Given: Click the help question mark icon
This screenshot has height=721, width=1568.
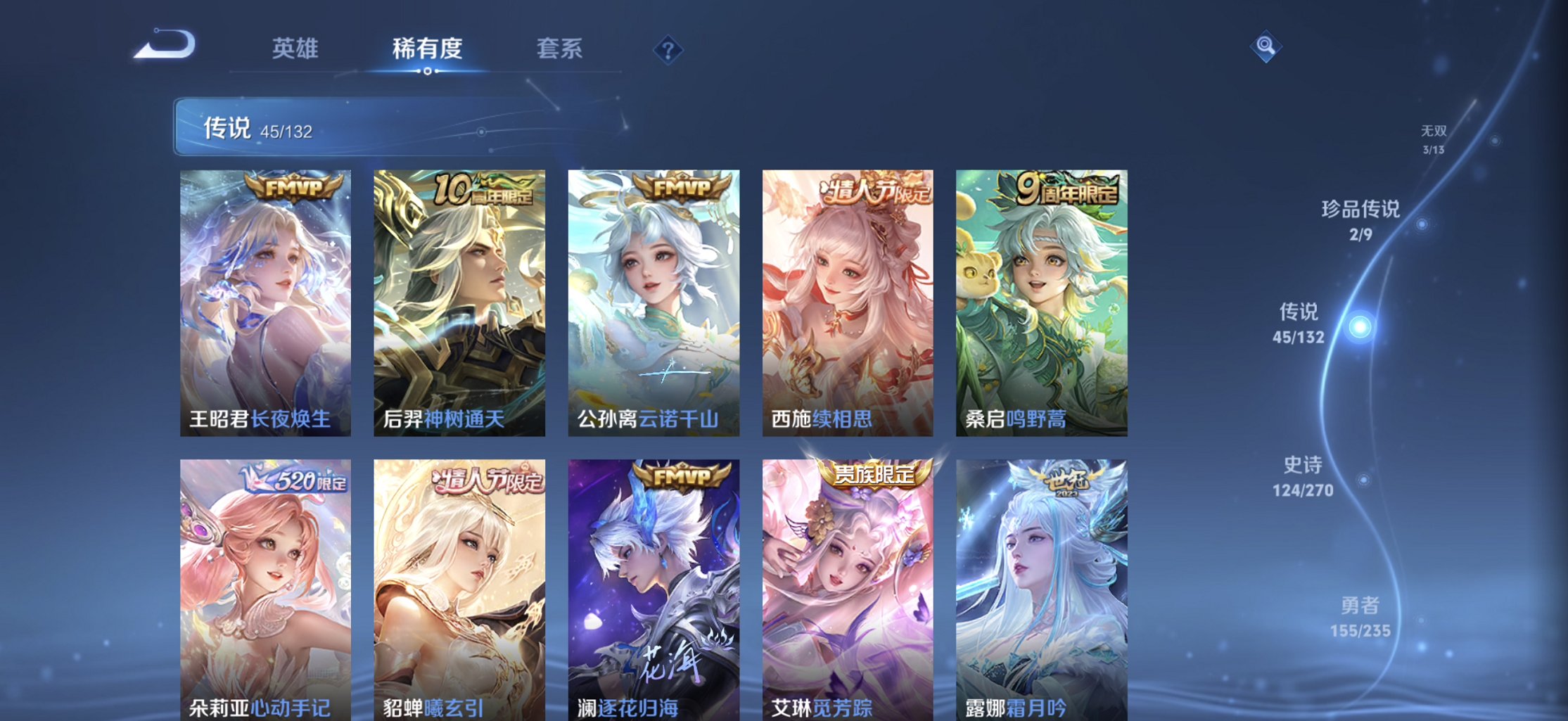Looking at the screenshot, I should coord(667,49).
